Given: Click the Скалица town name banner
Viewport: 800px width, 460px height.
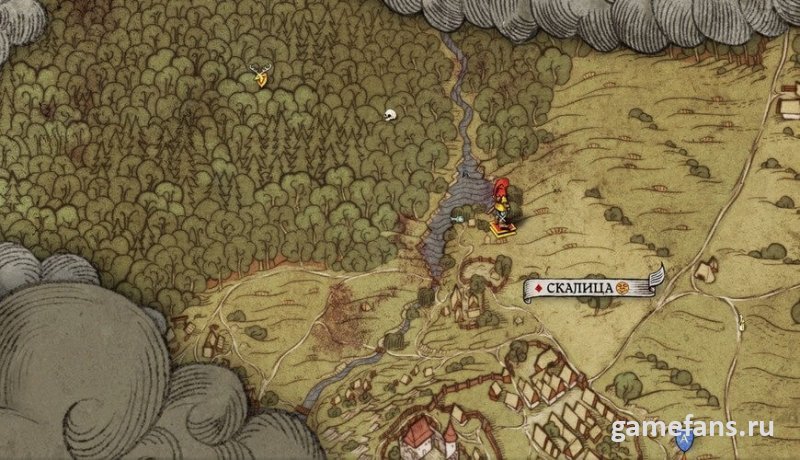Looking at the screenshot, I should tap(591, 288).
